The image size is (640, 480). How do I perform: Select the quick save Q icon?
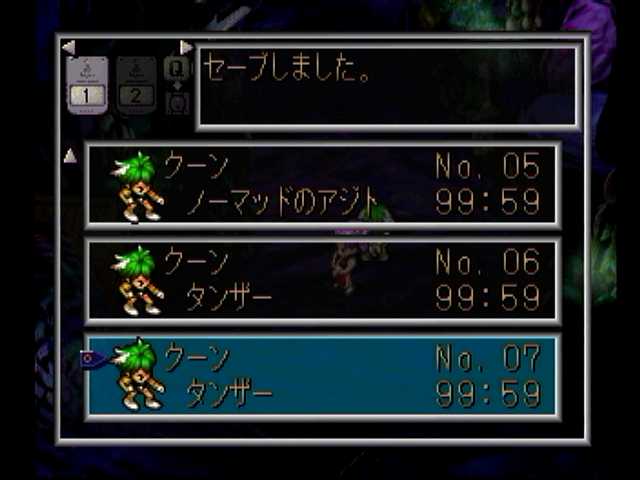coord(177,67)
